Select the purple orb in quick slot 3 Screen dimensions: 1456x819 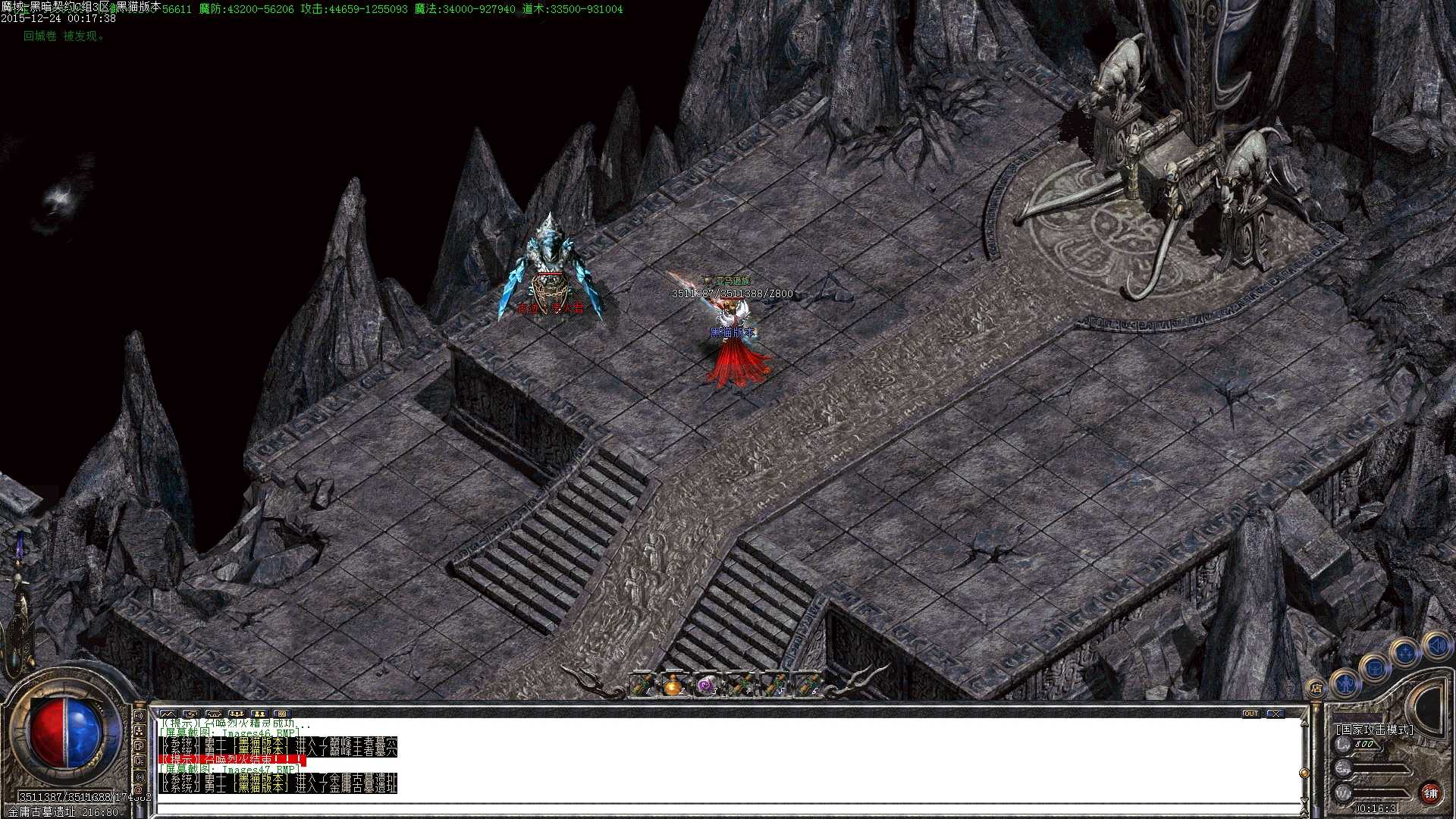[705, 684]
